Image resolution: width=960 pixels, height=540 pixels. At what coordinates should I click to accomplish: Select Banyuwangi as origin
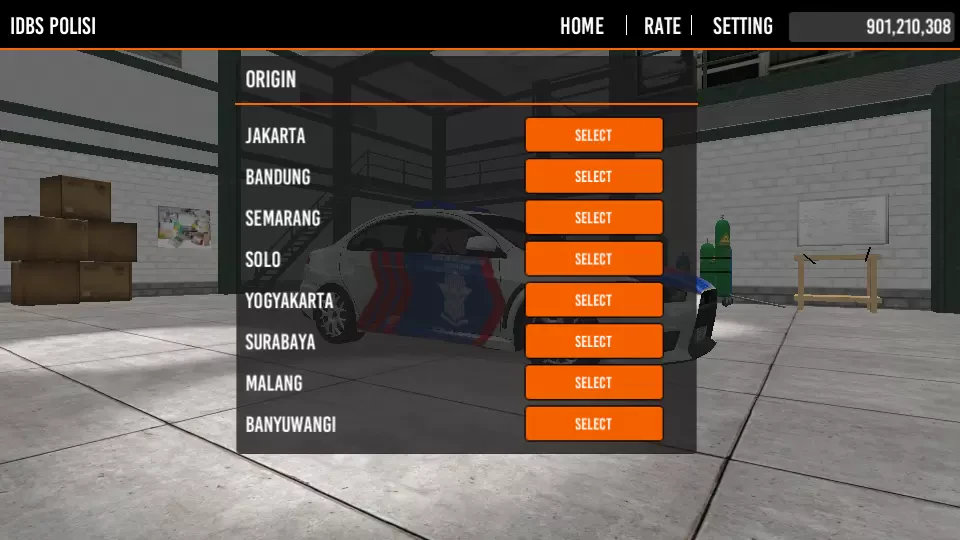click(x=593, y=424)
